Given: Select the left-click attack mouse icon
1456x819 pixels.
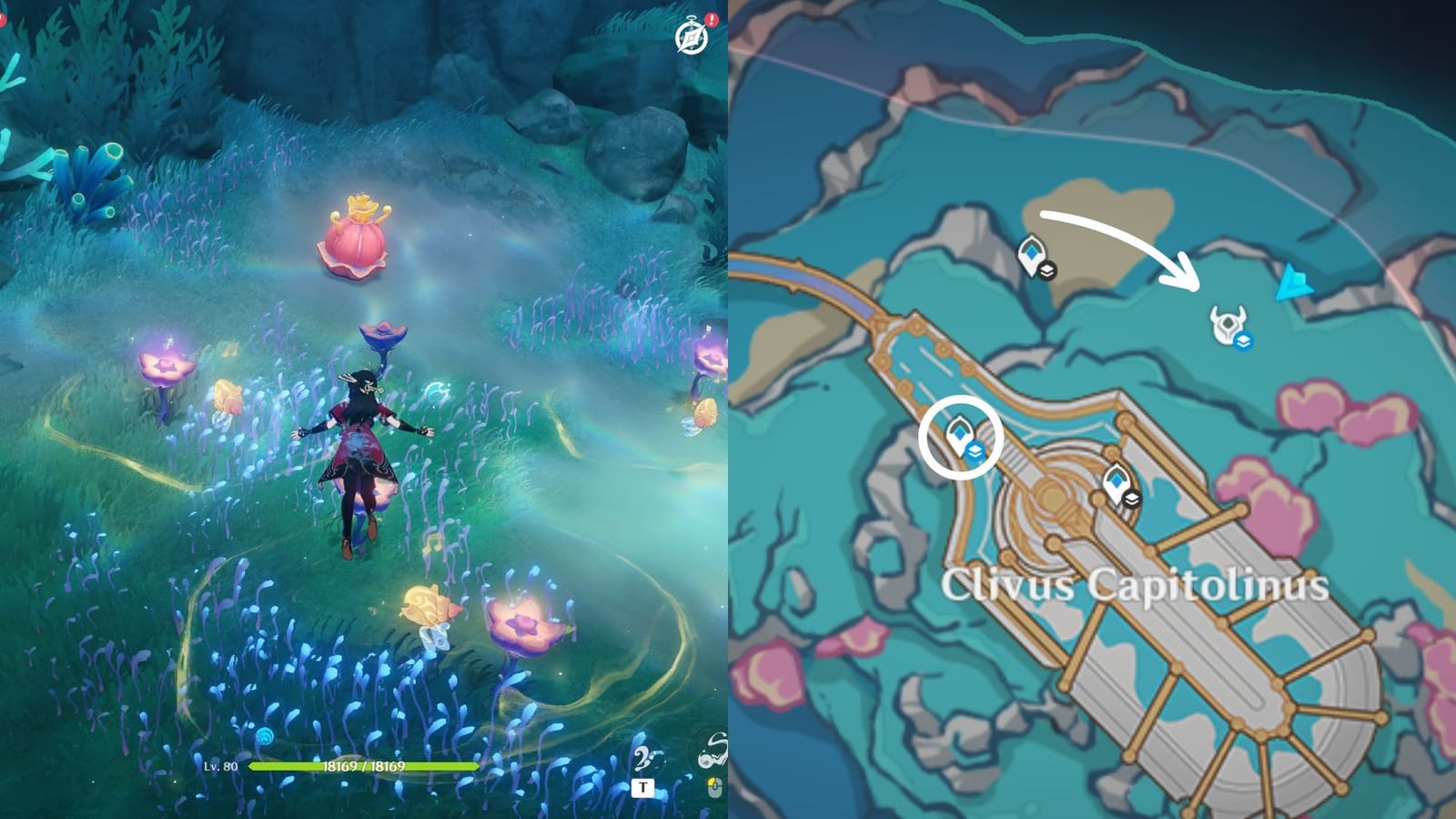Looking at the screenshot, I should click(713, 788).
